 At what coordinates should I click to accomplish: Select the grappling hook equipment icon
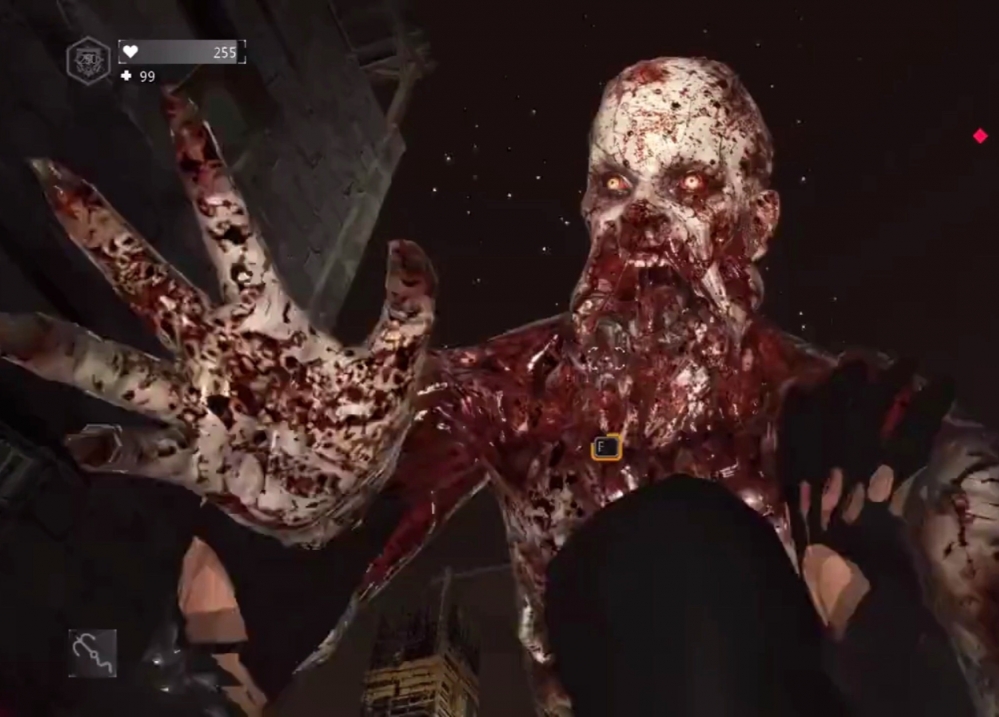click(92, 653)
